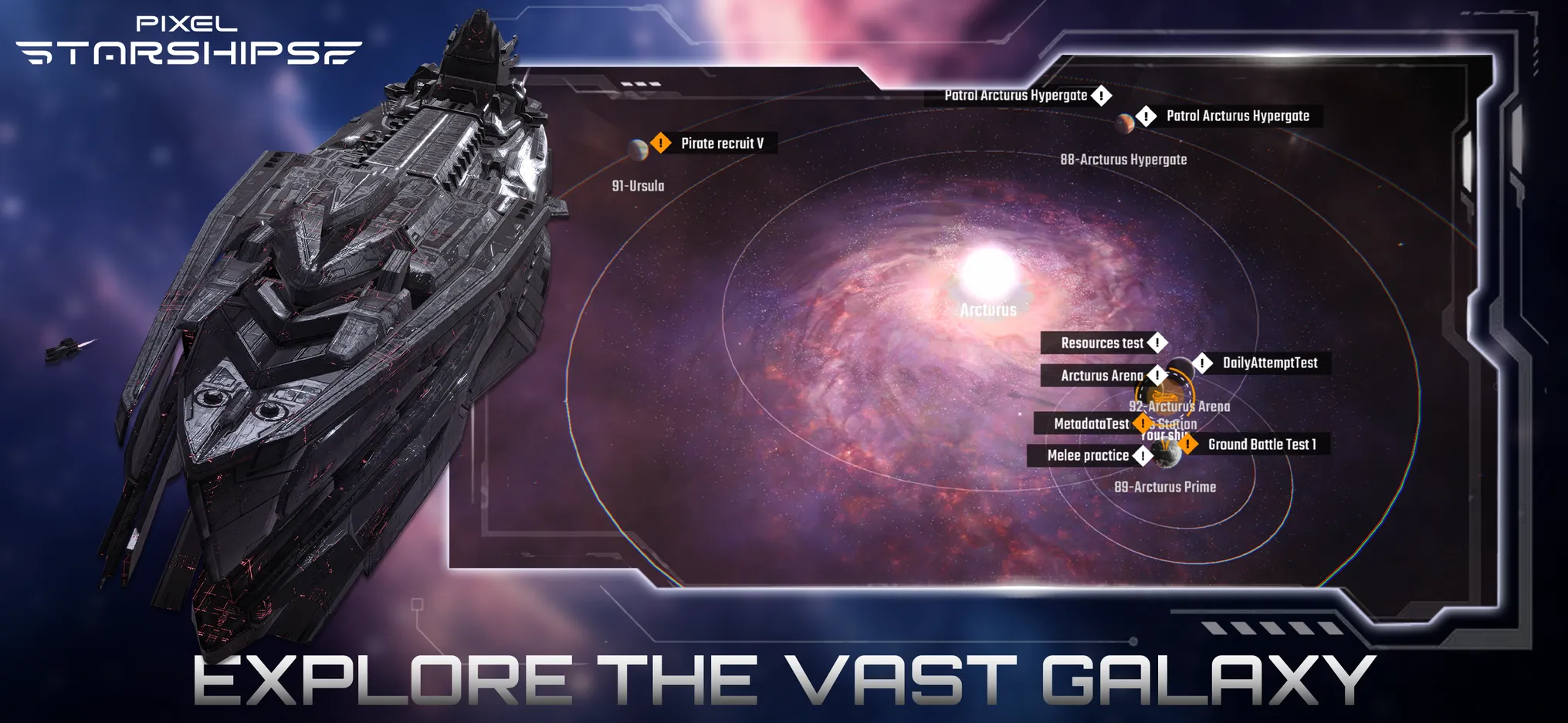This screenshot has height=723, width=1568.
Task: Choose the DailyAttemptTest mission marker
Action: [1202, 363]
